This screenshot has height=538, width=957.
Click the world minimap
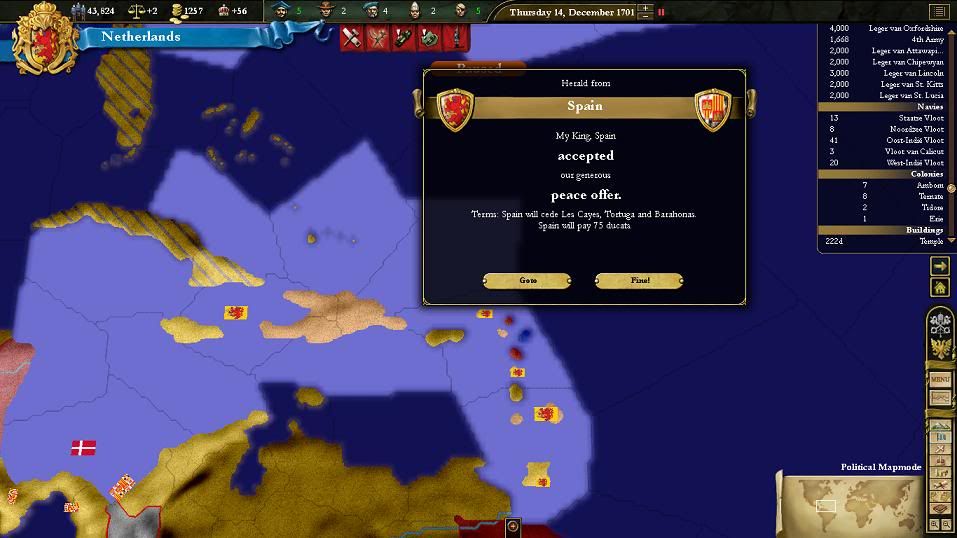(850, 504)
